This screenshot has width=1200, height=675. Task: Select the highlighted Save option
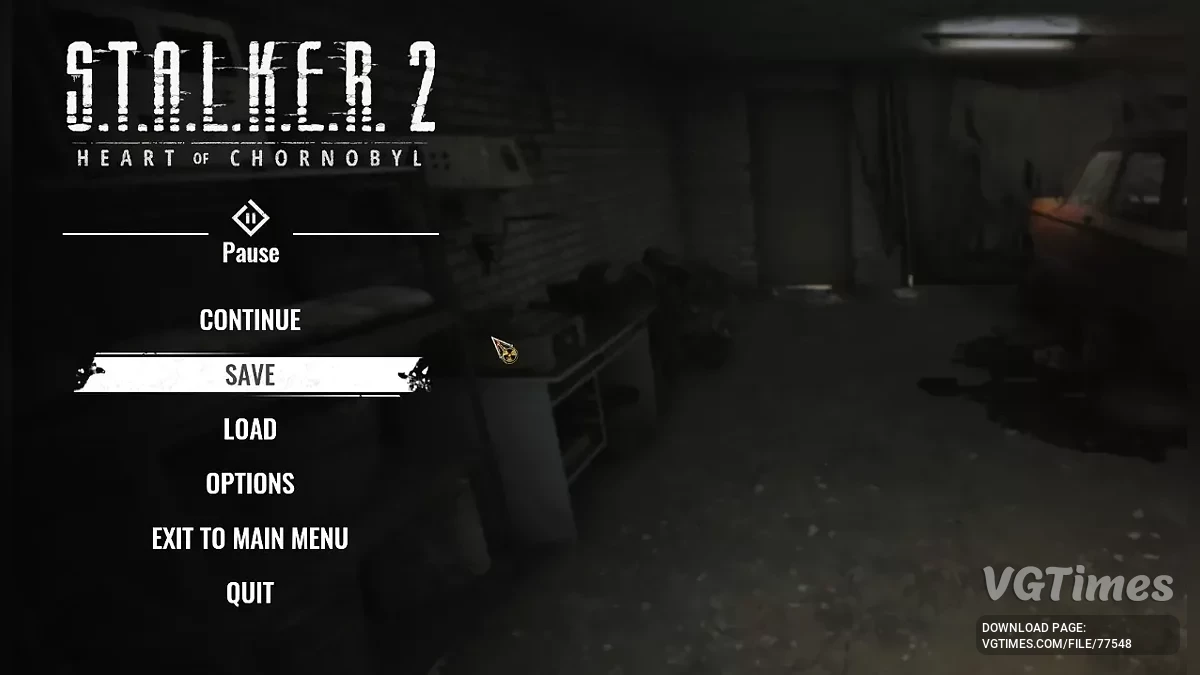(x=250, y=375)
